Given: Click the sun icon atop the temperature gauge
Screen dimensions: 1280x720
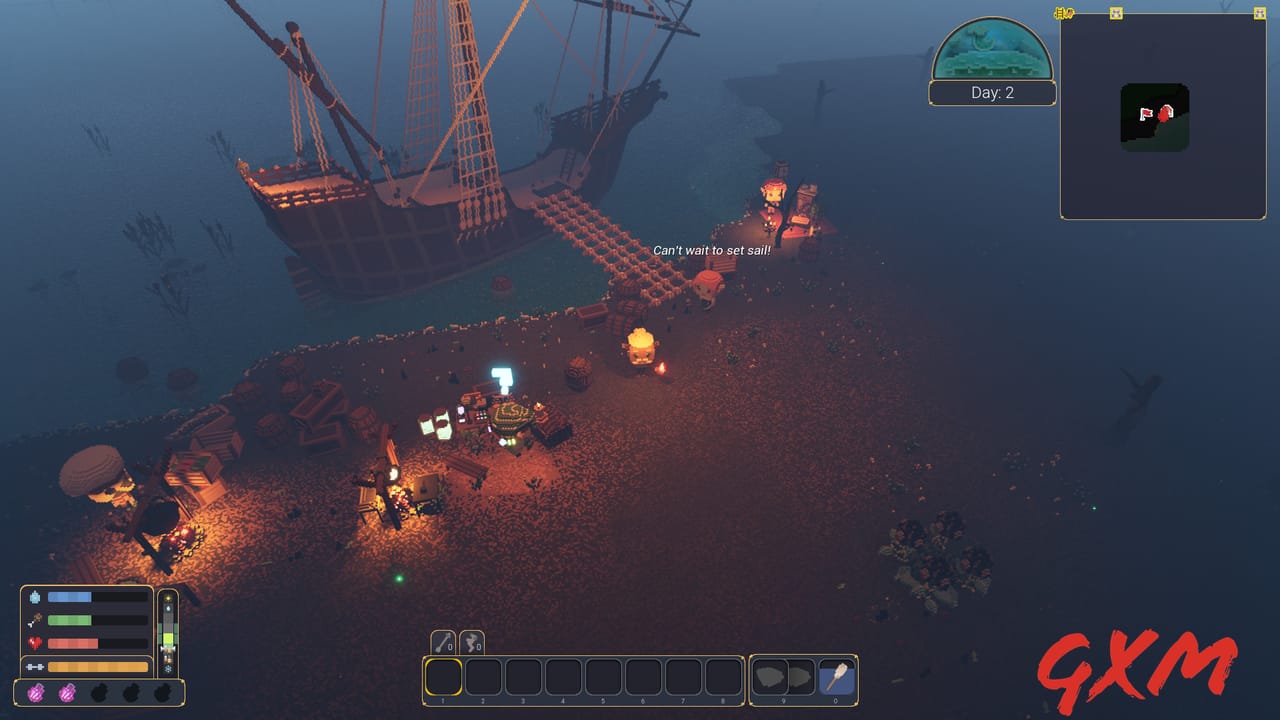Looking at the screenshot, I should click(168, 597).
